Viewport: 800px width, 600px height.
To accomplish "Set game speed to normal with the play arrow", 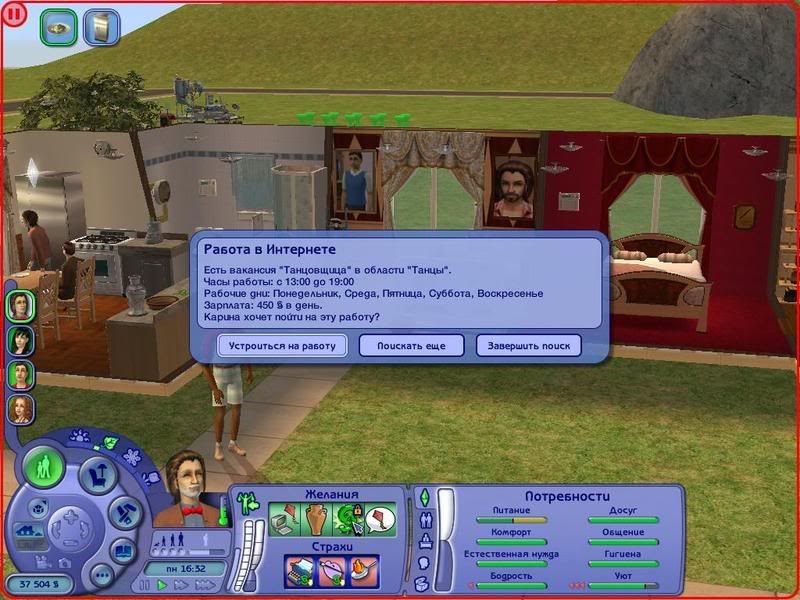I will point(160,585).
